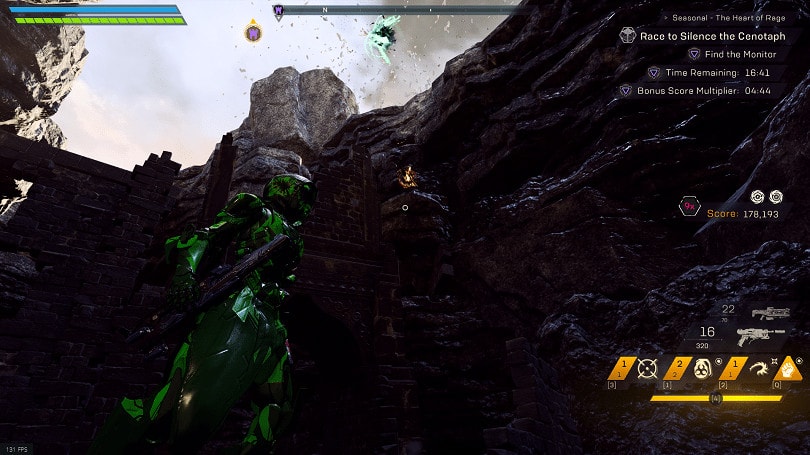Select the Race to Silence the Cenotaph objective

[x=712, y=36]
